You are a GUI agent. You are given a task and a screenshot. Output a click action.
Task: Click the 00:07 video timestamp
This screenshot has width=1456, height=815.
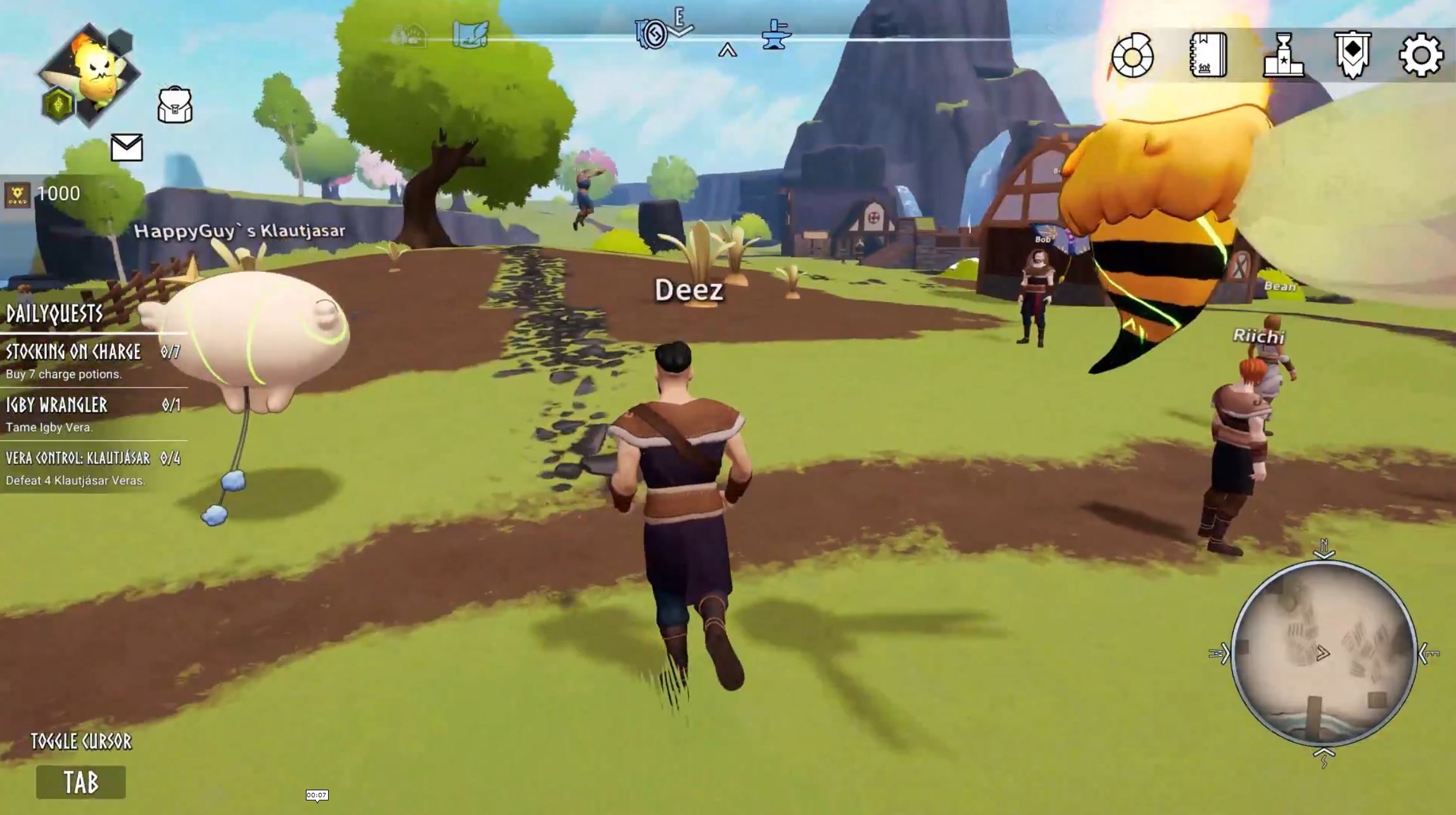click(317, 795)
